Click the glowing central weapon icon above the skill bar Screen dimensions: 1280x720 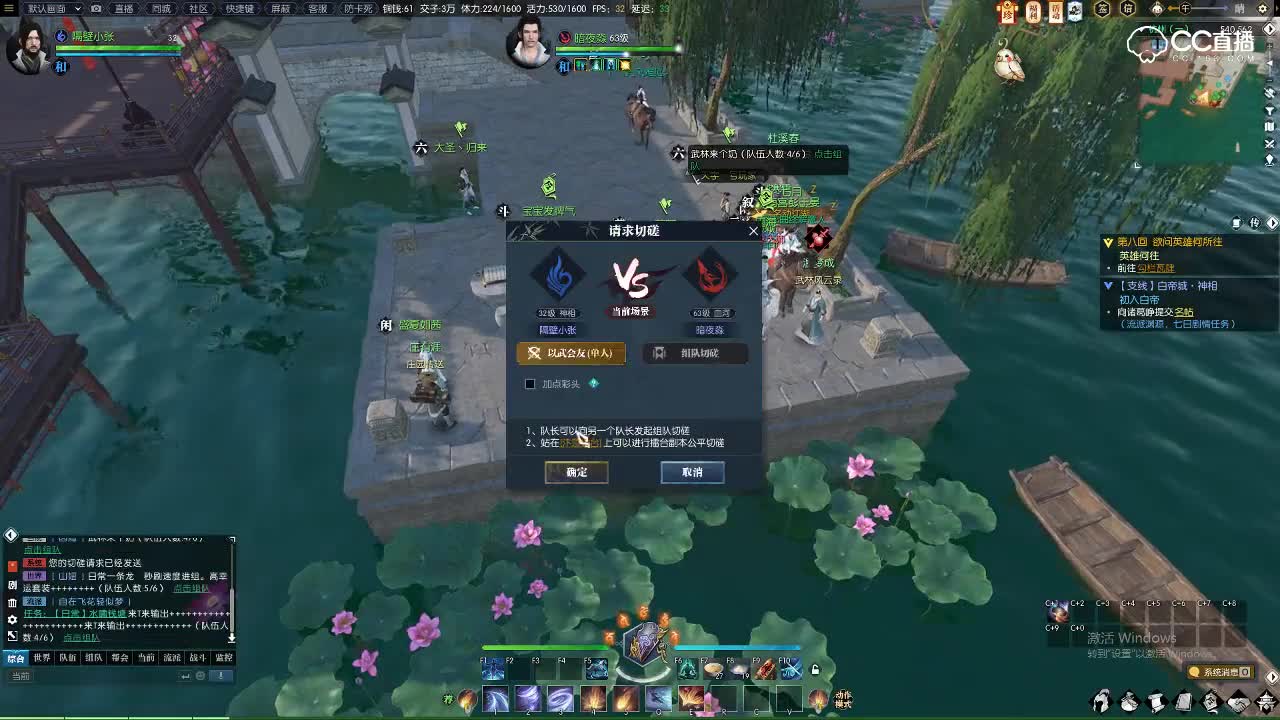click(640, 647)
